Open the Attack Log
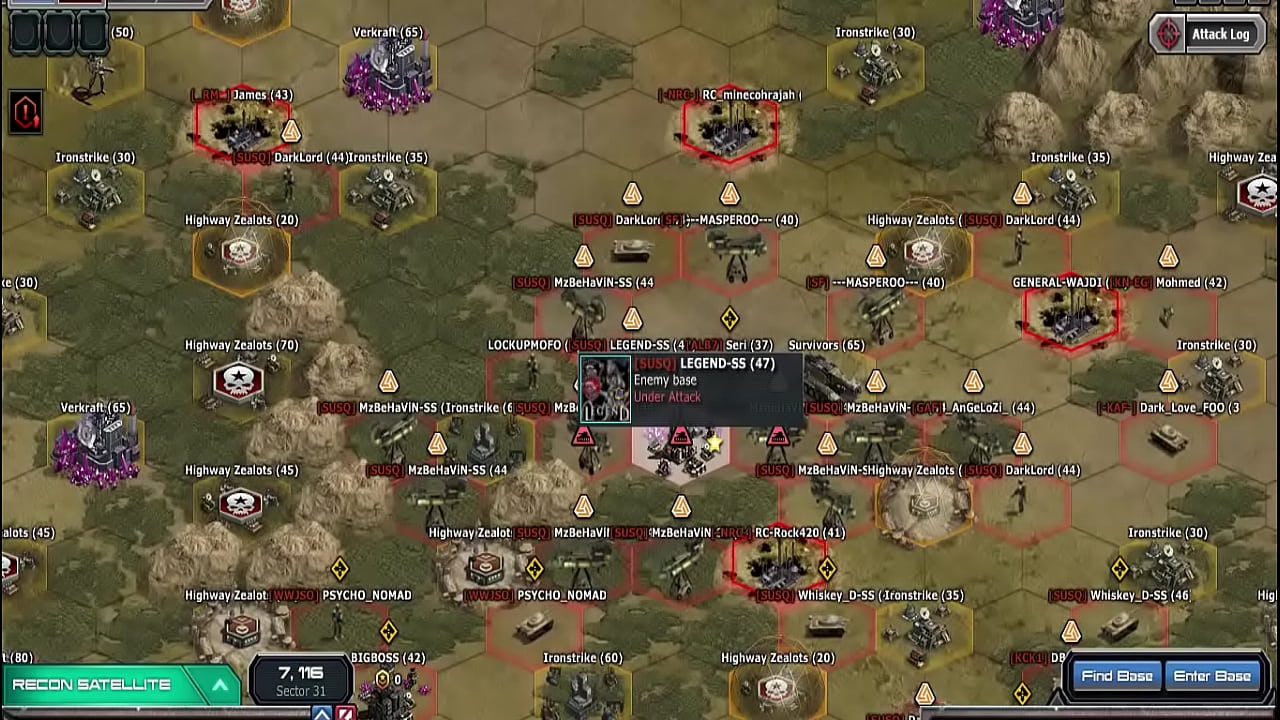 (x=1207, y=34)
